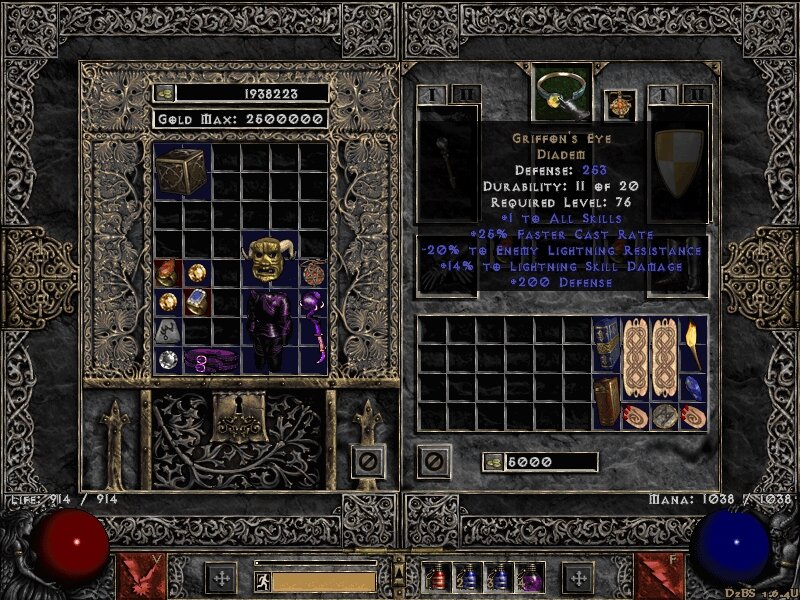This screenshot has height=600, width=800.
Task: Pick up the ring with the blue gem
Action: (197, 301)
